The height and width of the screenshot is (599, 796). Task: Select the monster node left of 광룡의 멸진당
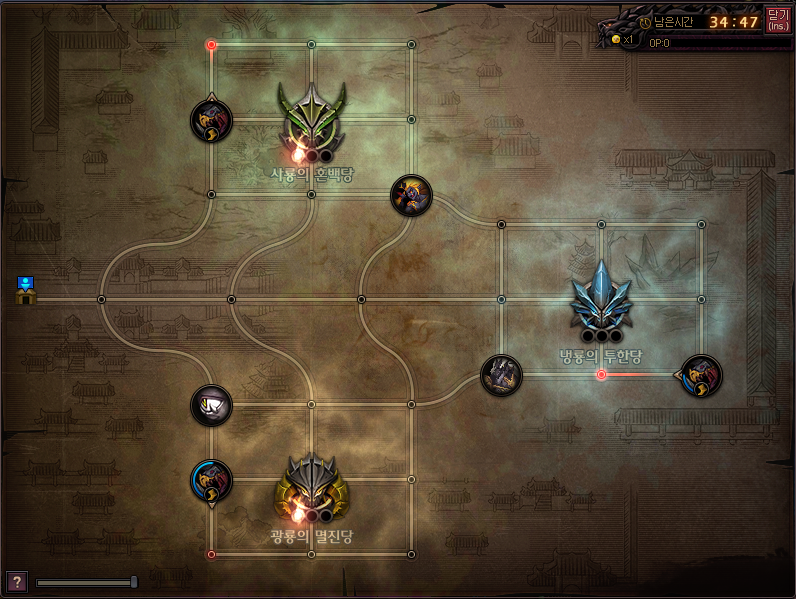point(211,481)
